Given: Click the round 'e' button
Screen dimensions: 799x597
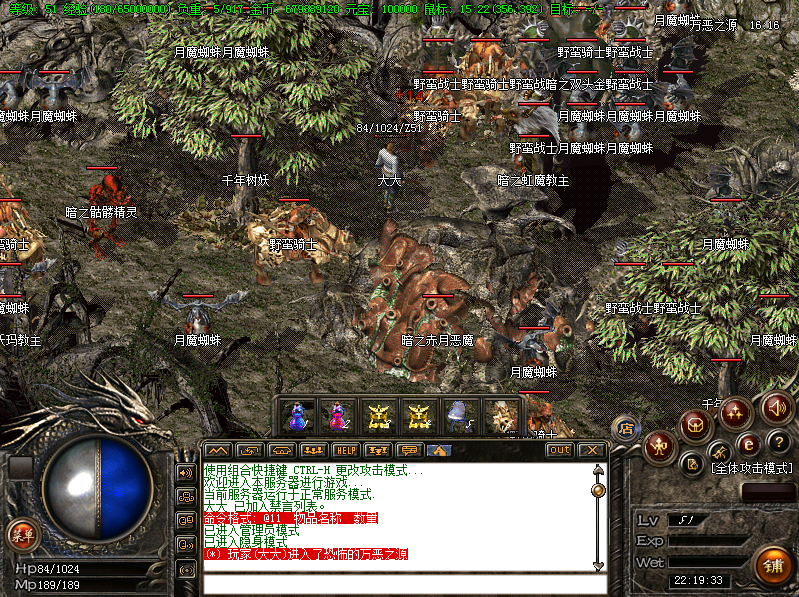Looking at the screenshot, I should click(x=748, y=443).
